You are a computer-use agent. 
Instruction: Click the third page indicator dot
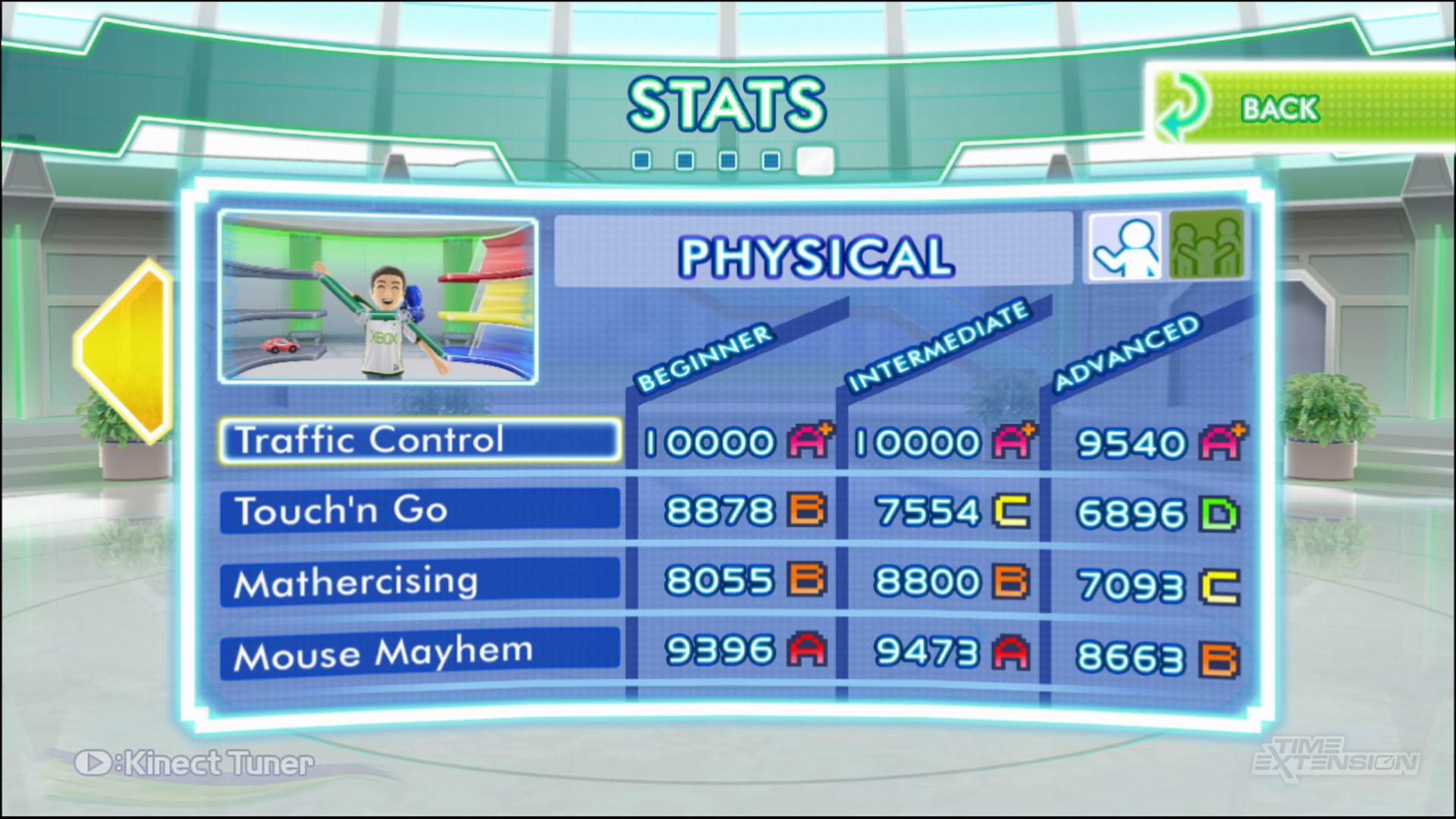click(x=729, y=158)
